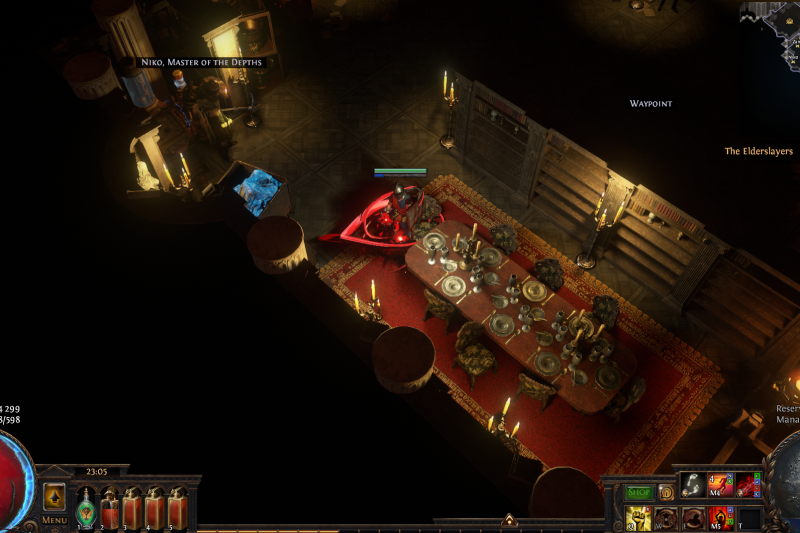Screen dimensions: 800x533
Task: Open the Menu button
Action: pyautogui.click(x=54, y=519)
